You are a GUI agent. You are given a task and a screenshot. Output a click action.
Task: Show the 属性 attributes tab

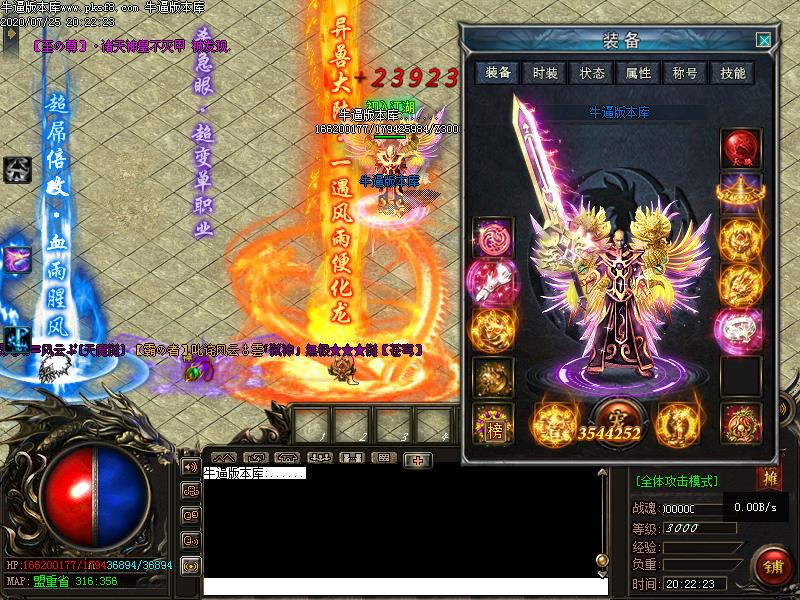tap(638, 73)
